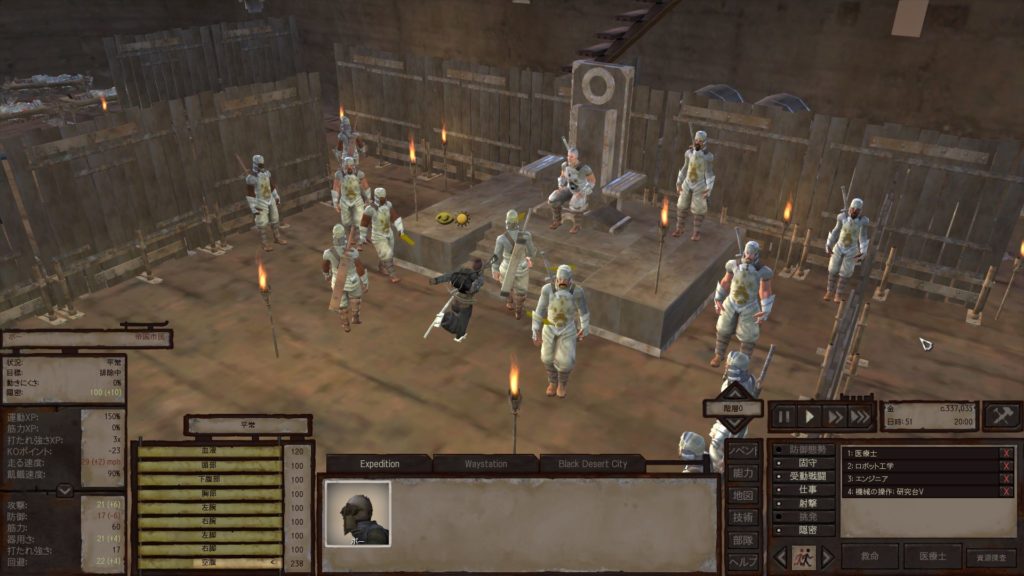Set game speed to double fast-forward

pyautogui.click(x=834, y=417)
